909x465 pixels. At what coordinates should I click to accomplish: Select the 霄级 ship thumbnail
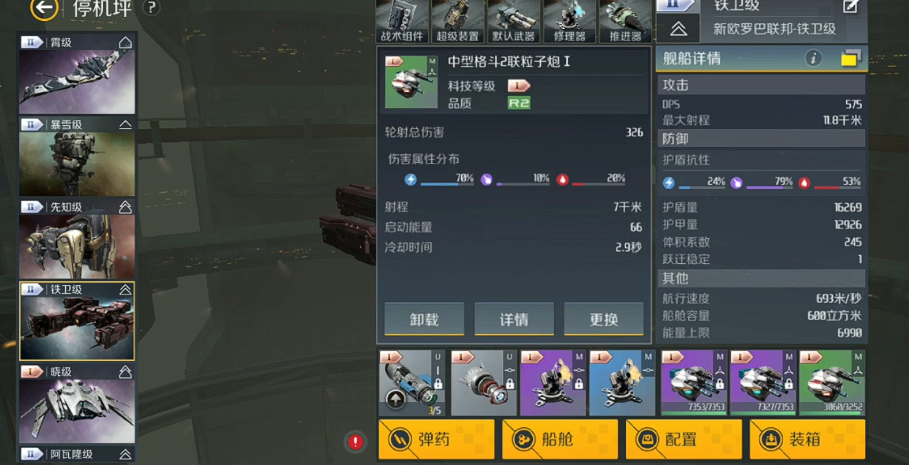77,76
